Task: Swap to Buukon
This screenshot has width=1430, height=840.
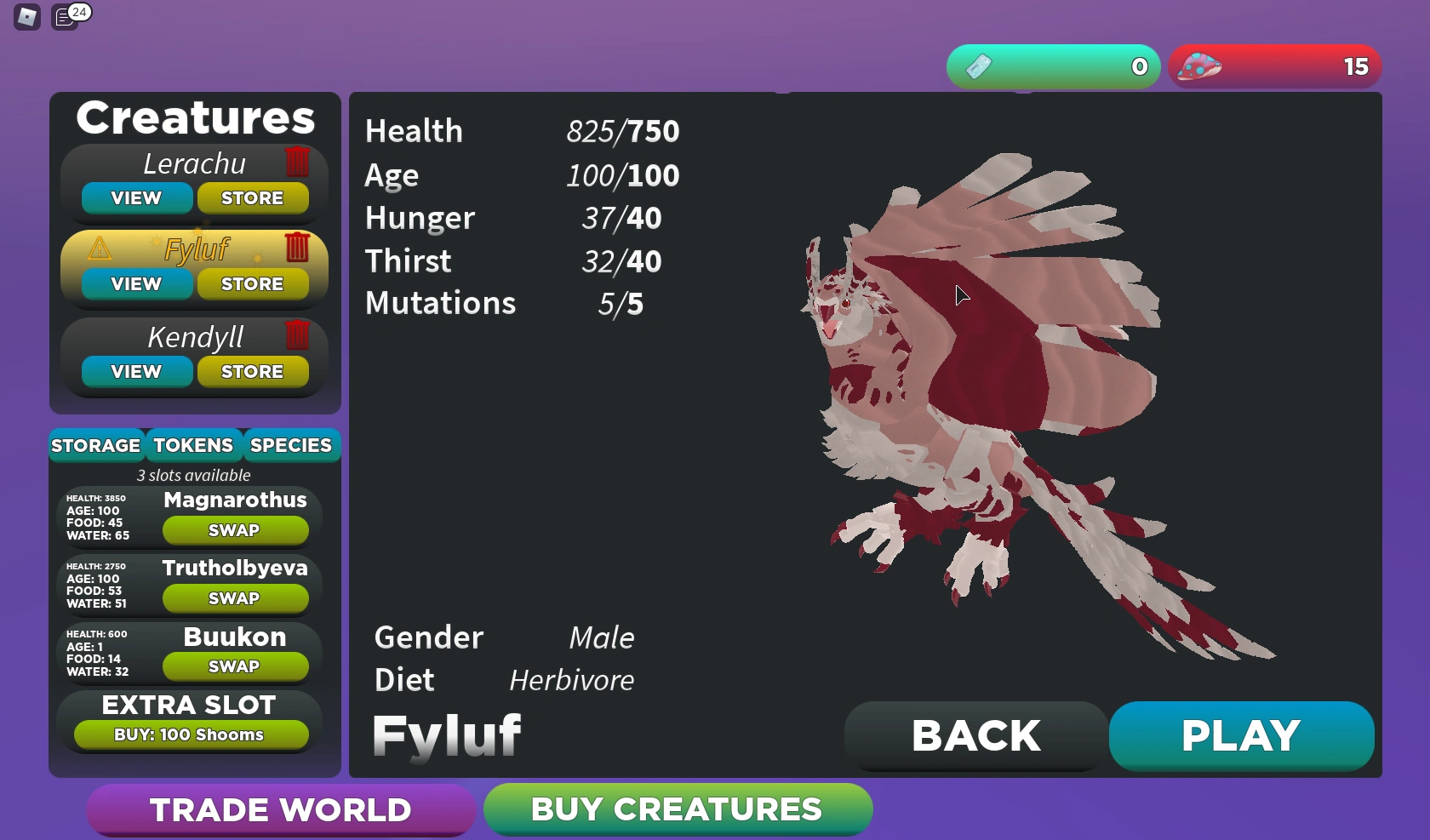Action: (235, 666)
